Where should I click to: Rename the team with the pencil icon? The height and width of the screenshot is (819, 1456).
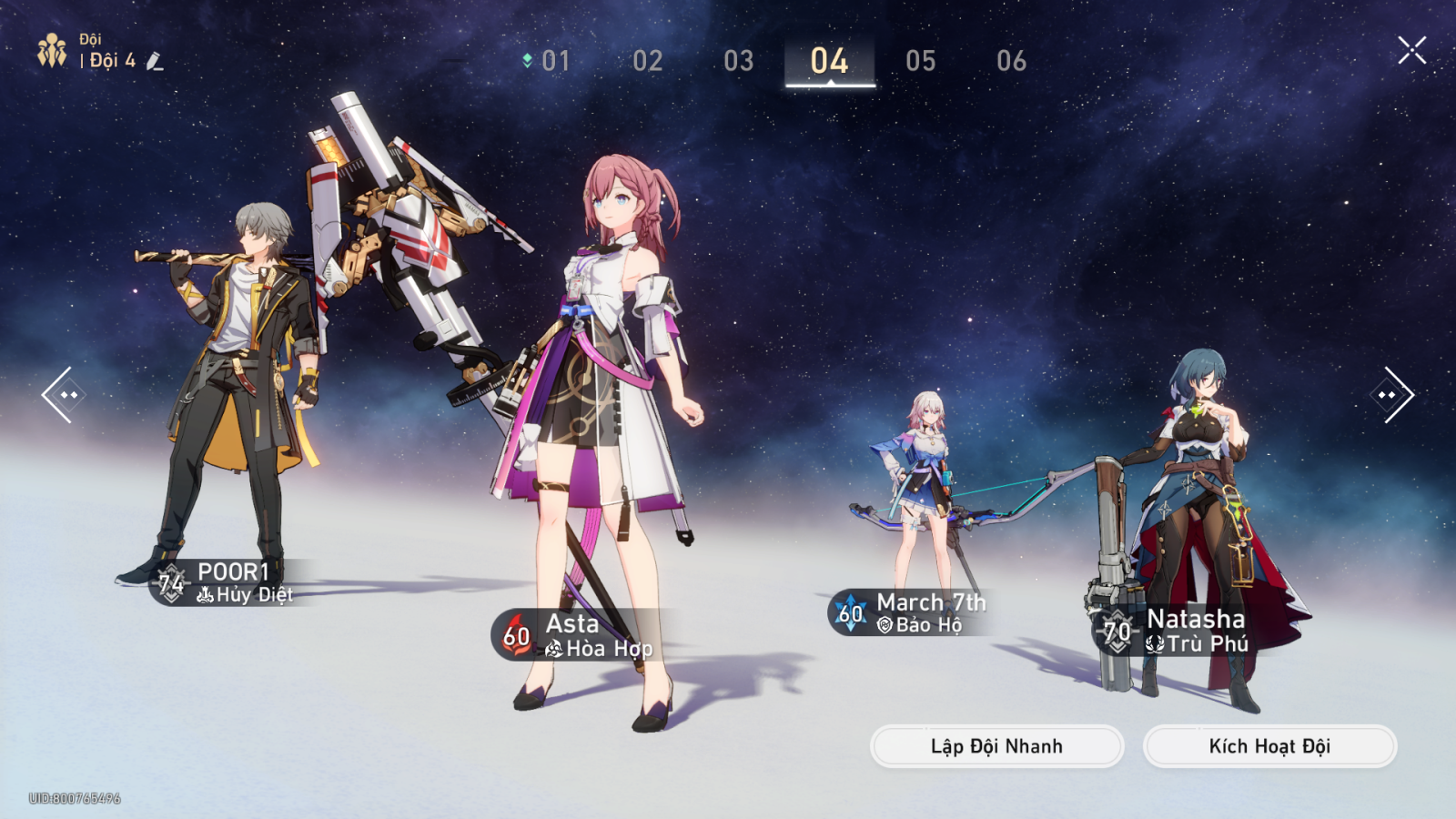(155, 62)
